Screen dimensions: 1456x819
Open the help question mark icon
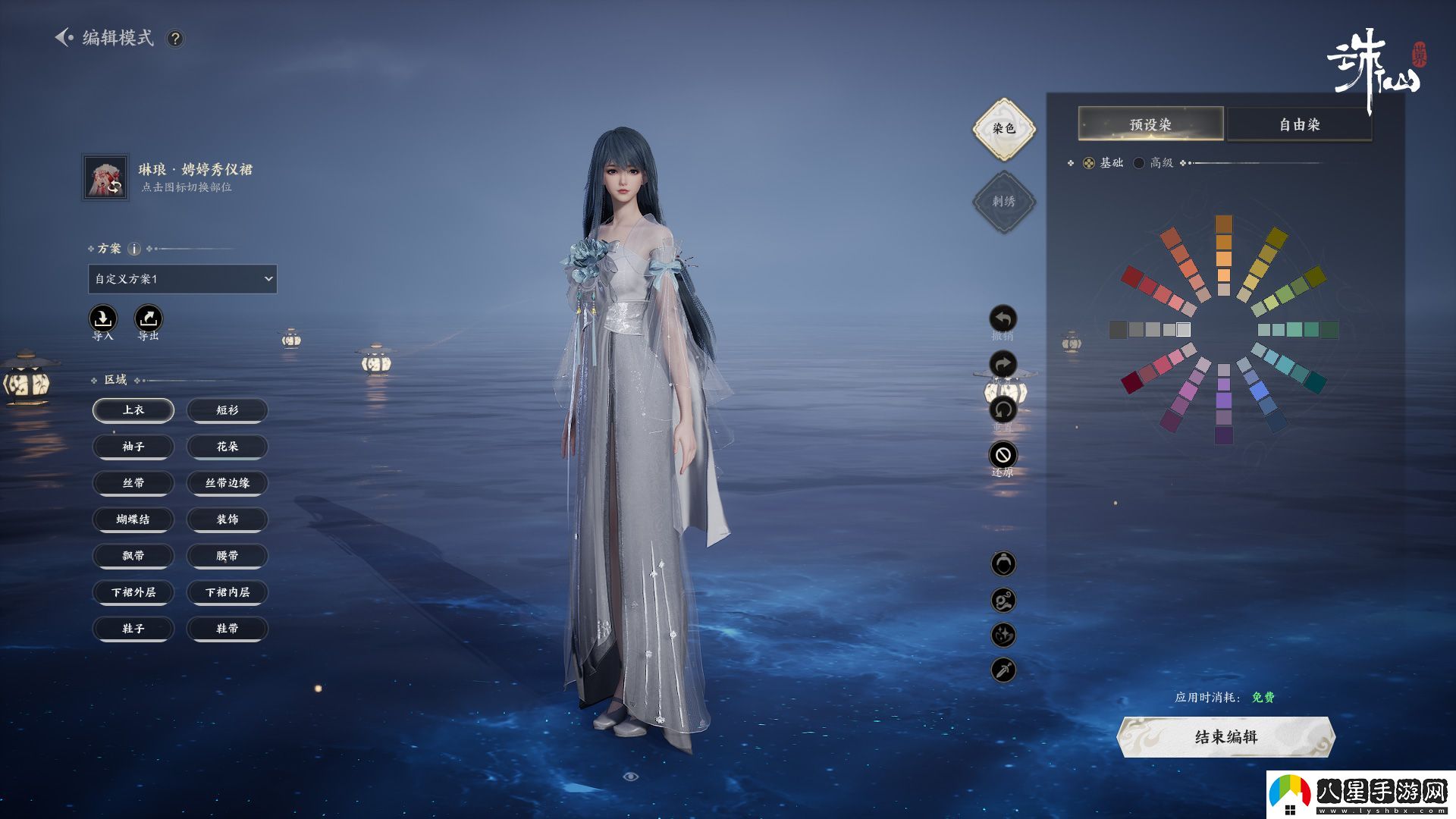(175, 39)
